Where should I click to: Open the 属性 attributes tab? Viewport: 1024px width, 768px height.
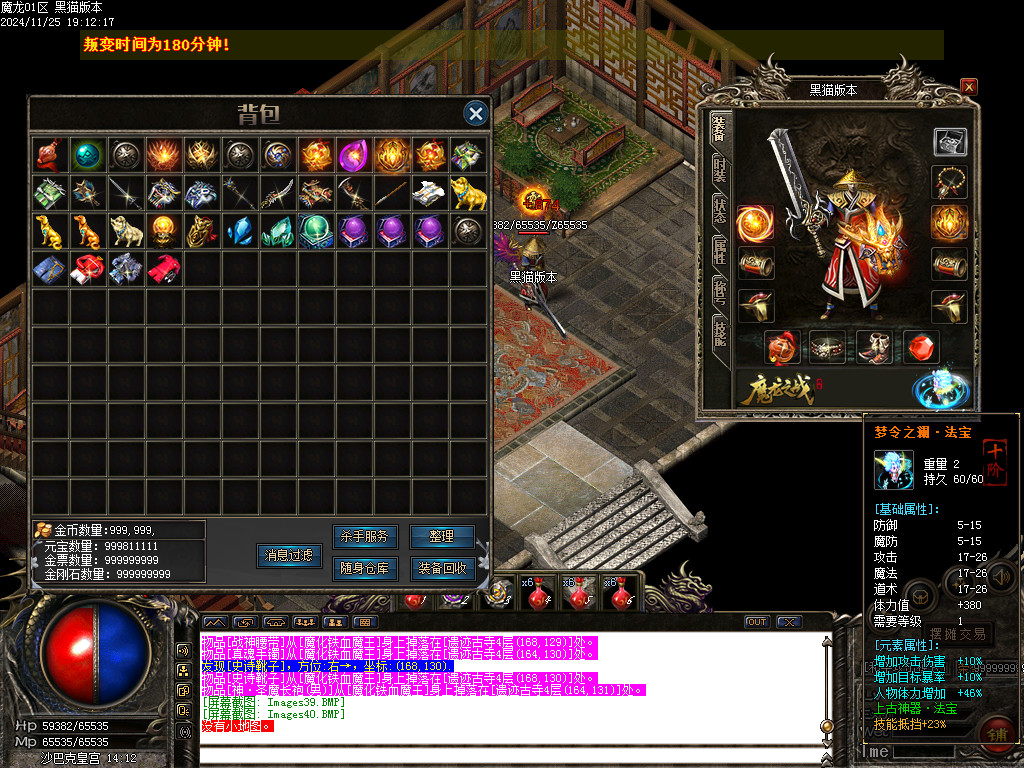coord(719,251)
